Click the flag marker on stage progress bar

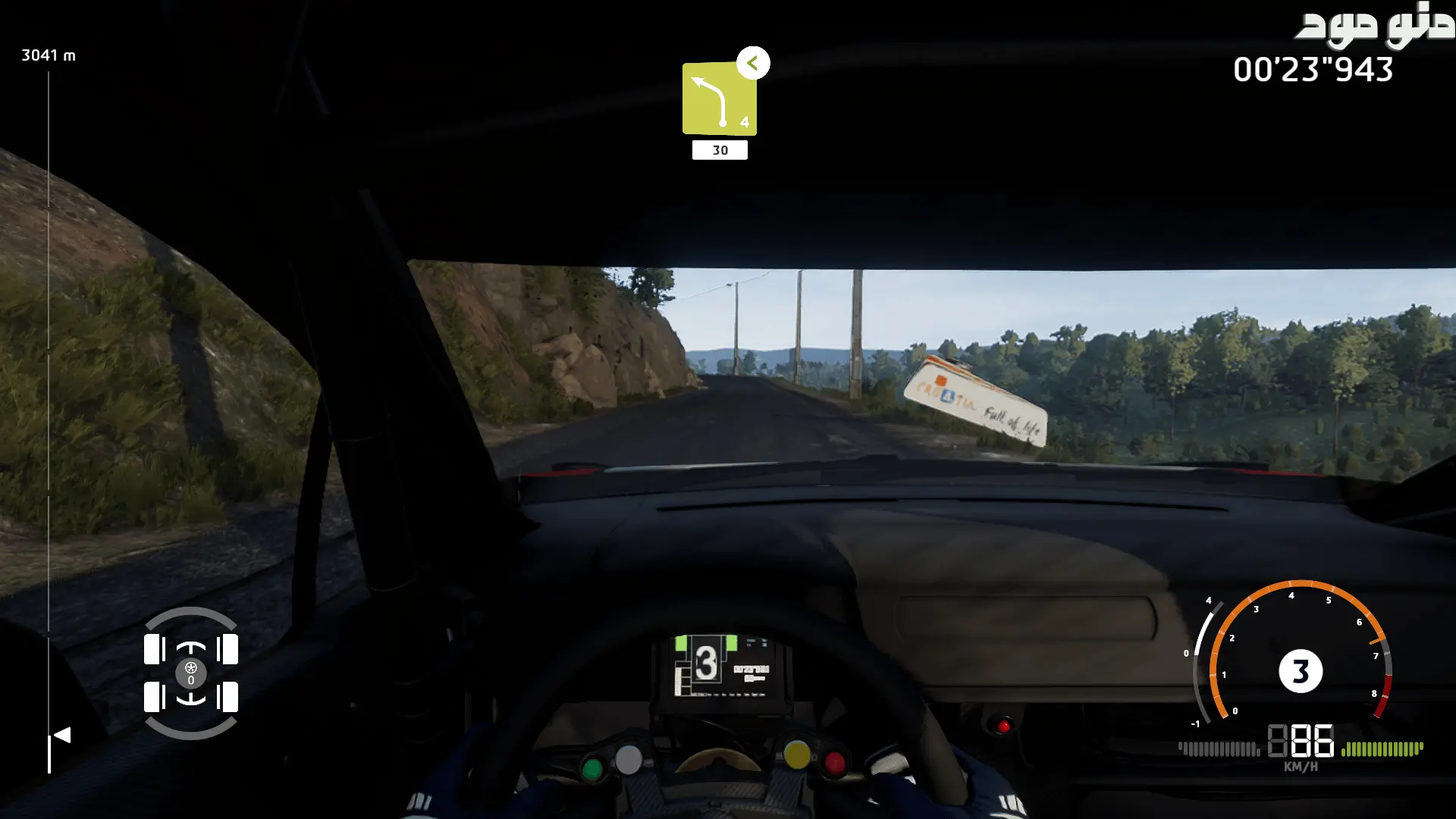point(62,735)
